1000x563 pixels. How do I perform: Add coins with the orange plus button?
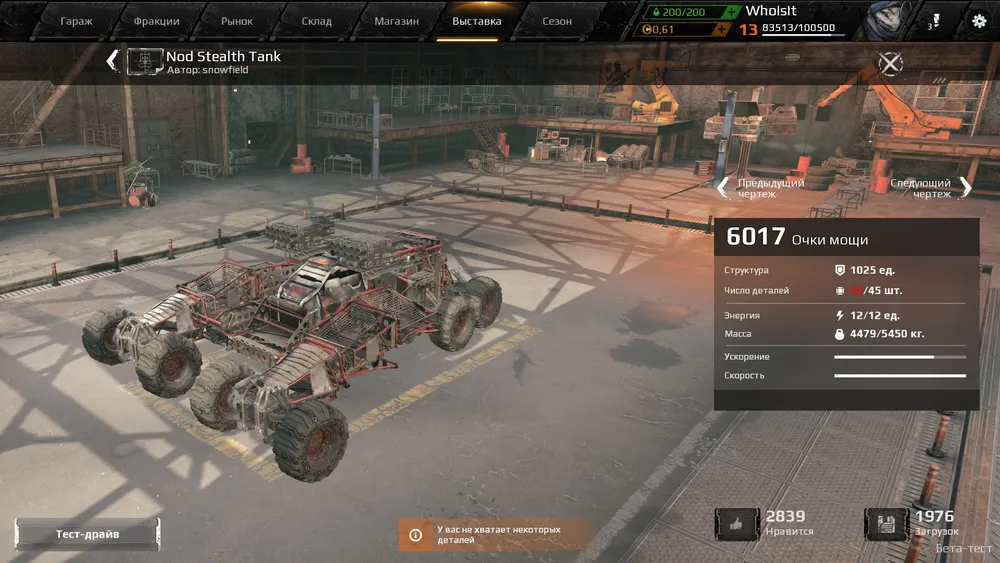(721, 29)
